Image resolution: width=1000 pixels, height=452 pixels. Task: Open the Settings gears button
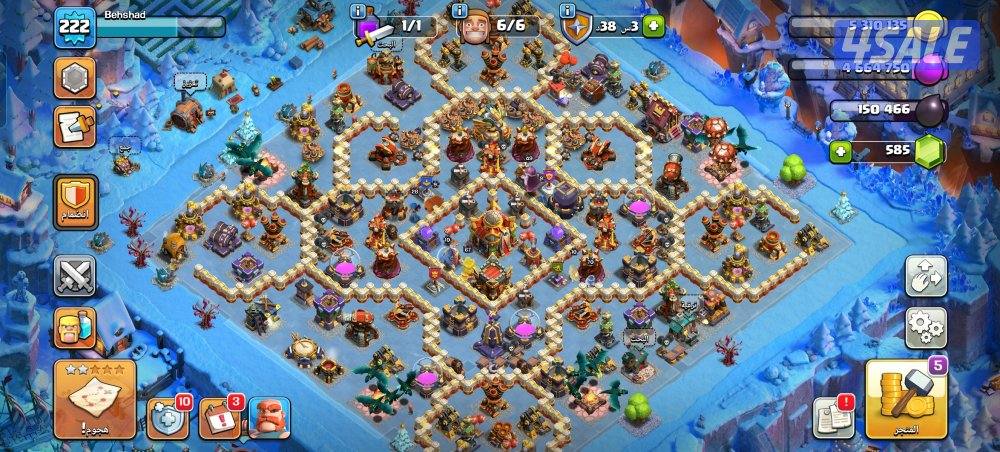click(x=927, y=326)
